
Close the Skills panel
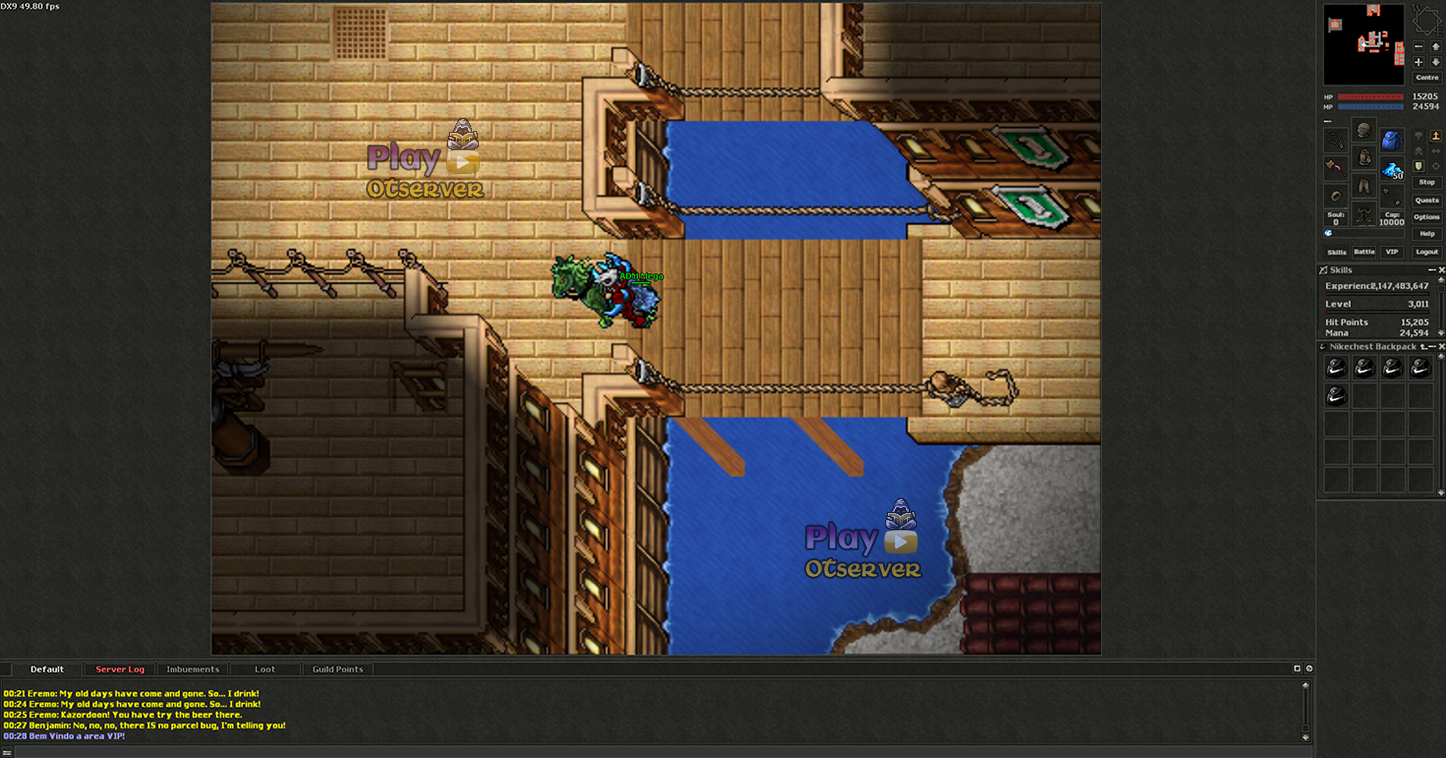click(1441, 270)
